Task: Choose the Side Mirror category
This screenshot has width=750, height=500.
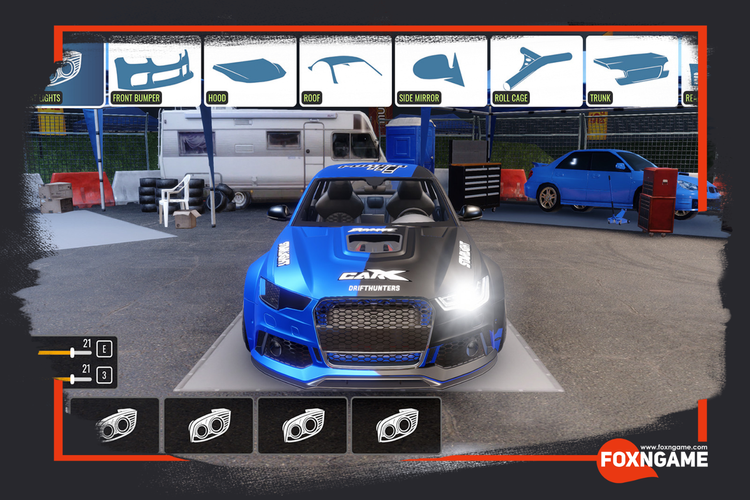Action: click(x=441, y=72)
